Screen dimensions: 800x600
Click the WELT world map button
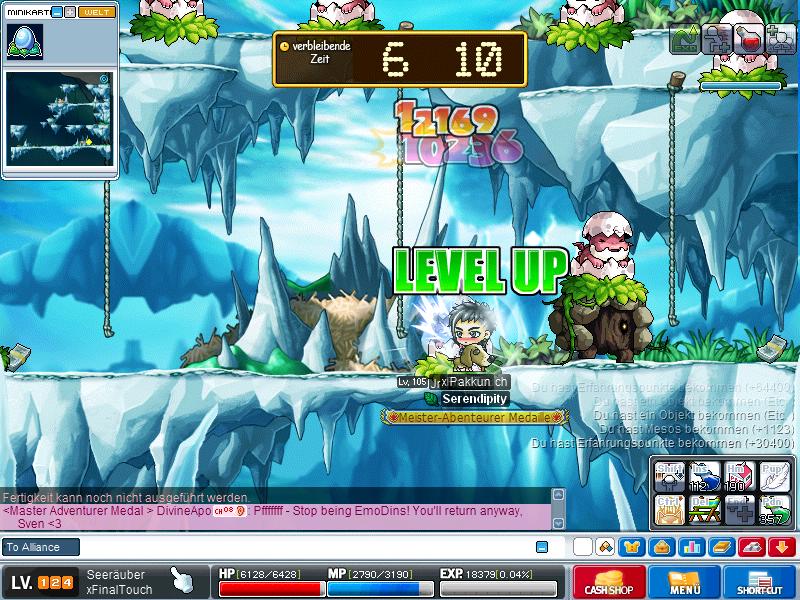coord(97,12)
